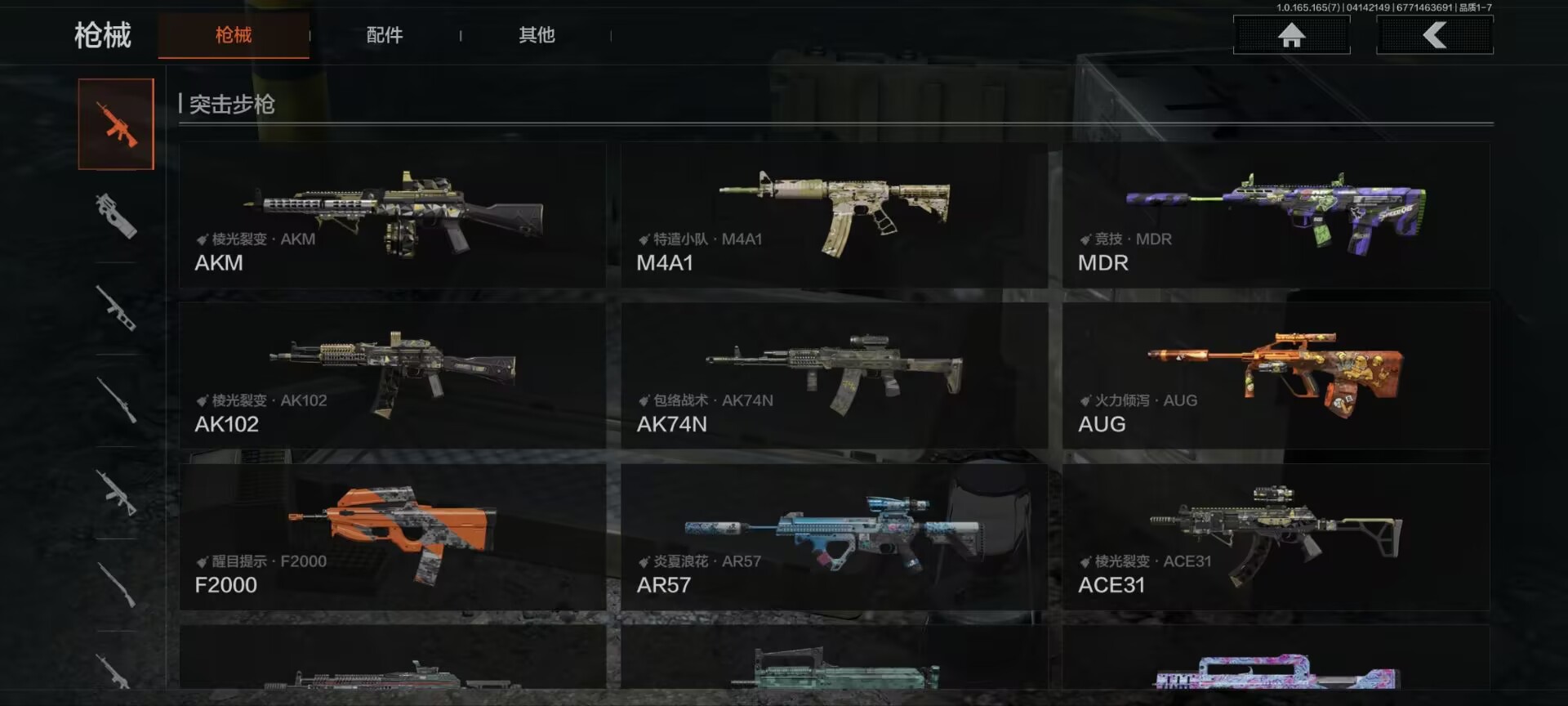Click the back arrow button
This screenshot has width=1568, height=706.
click(x=1434, y=35)
